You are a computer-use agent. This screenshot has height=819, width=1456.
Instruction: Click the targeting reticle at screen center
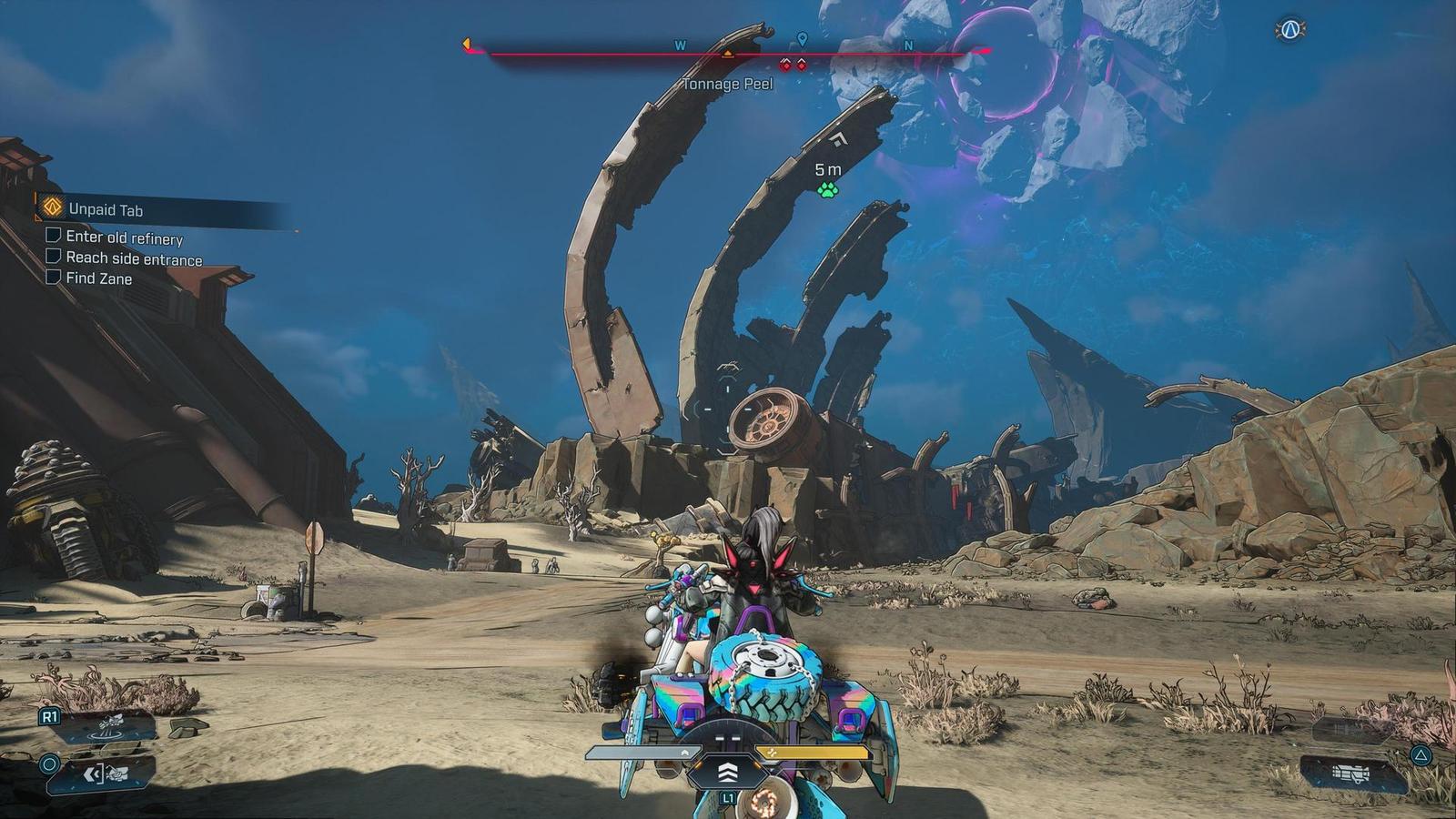click(x=728, y=409)
